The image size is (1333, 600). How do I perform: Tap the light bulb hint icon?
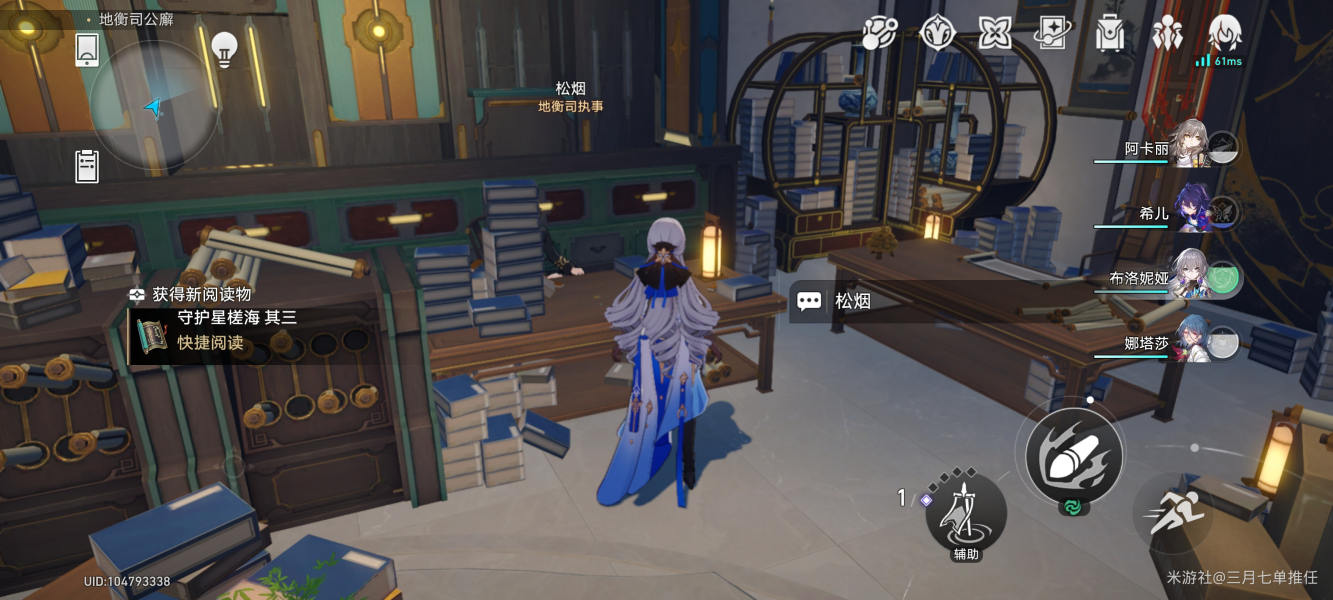[225, 49]
